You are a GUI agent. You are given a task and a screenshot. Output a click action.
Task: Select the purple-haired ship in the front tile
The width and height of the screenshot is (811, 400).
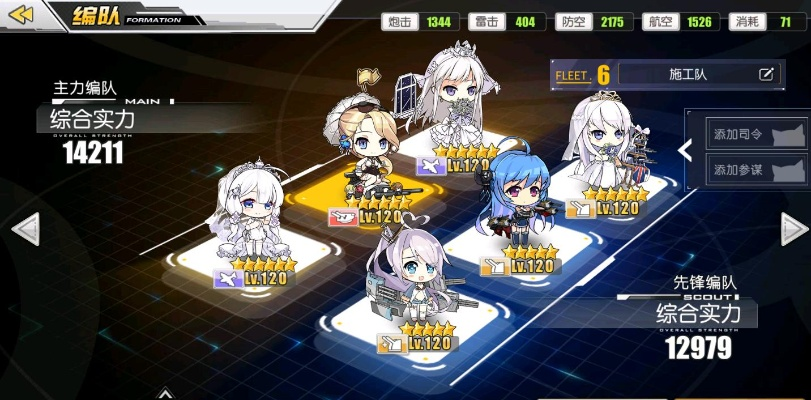(412, 280)
